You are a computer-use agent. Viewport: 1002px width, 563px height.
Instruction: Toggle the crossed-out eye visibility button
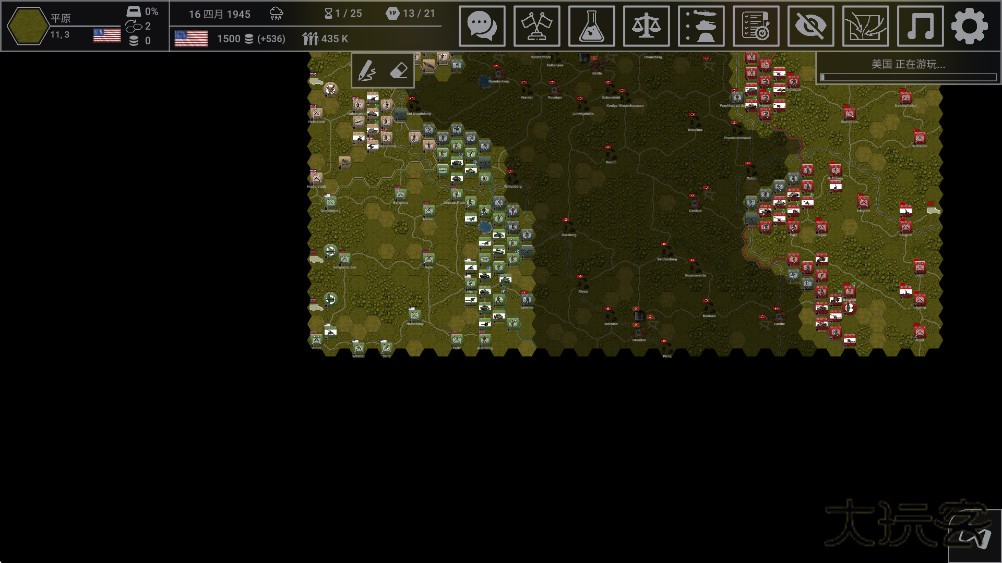pos(811,26)
